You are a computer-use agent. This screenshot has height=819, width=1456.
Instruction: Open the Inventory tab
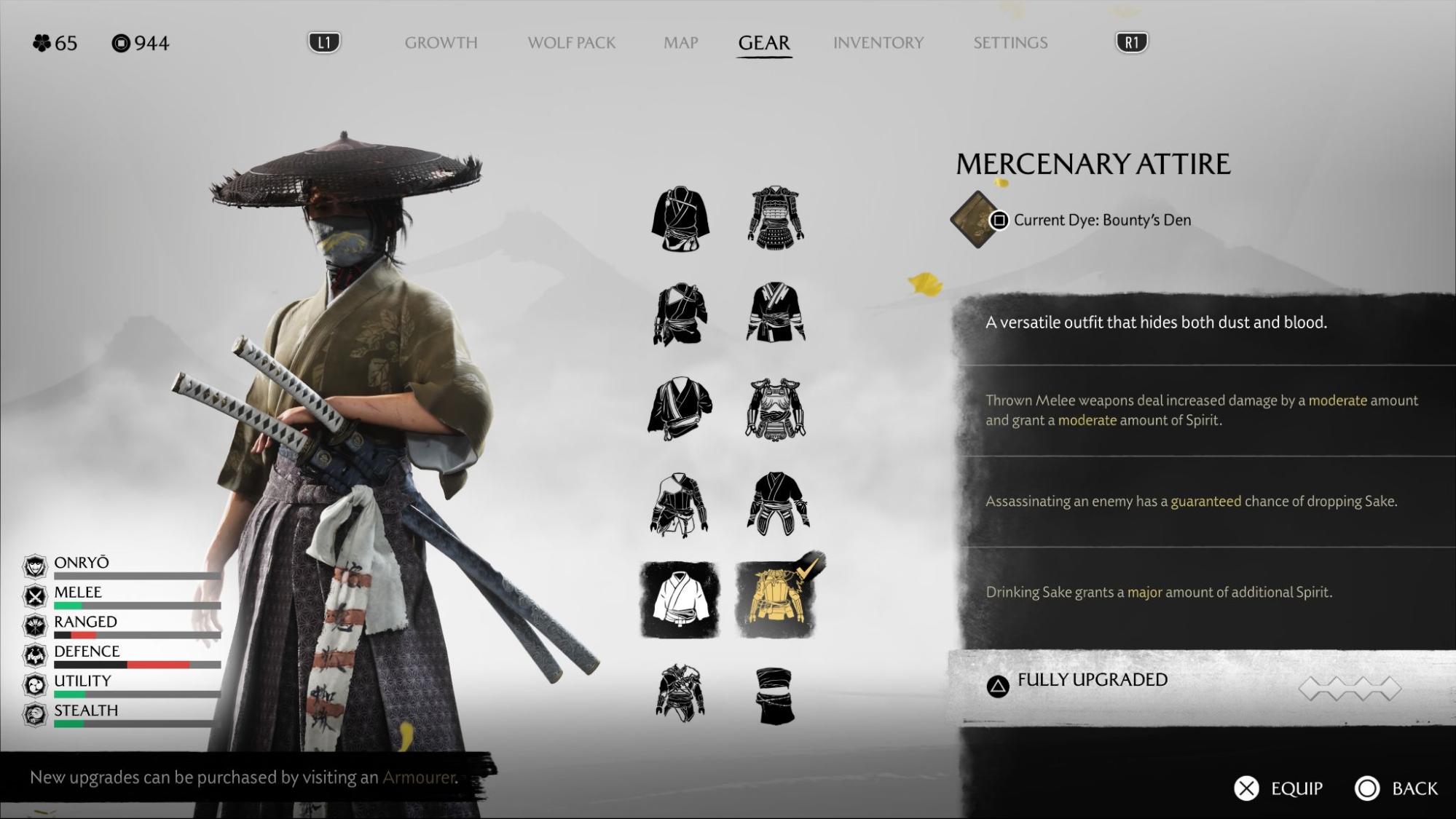pos(878,43)
